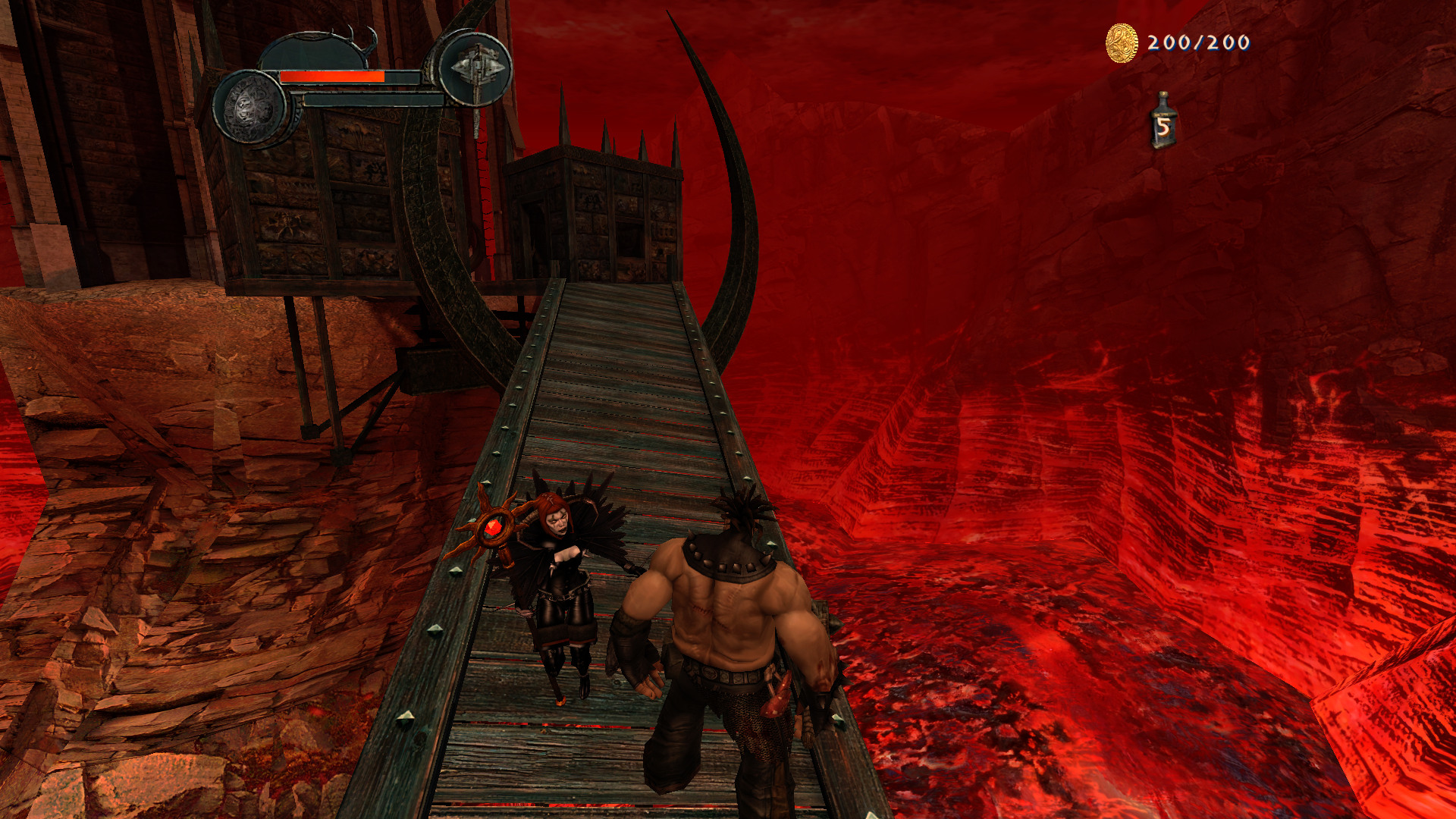This screenshot has height=819, width=1456.
Task: Select the equipped weapon medallion
Action: [x=476, y=68]
